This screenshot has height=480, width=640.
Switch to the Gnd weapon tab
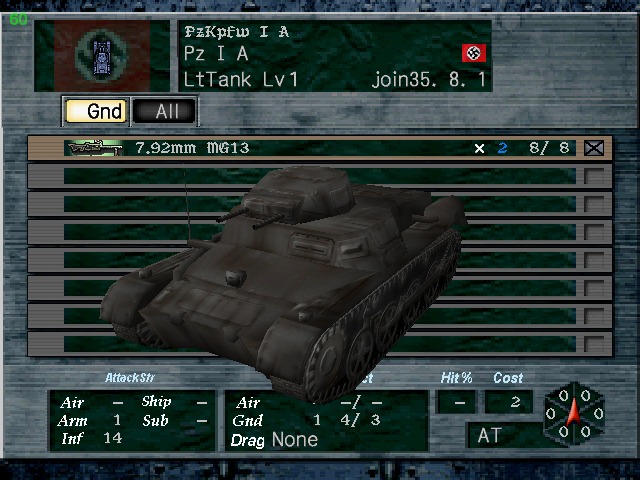tap(95, 111)
